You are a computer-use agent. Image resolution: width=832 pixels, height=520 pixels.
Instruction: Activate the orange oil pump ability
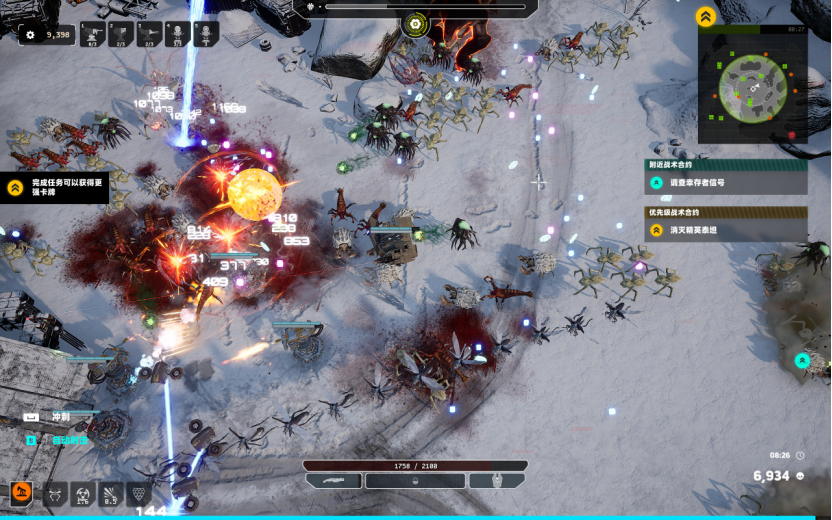point(22,493)
